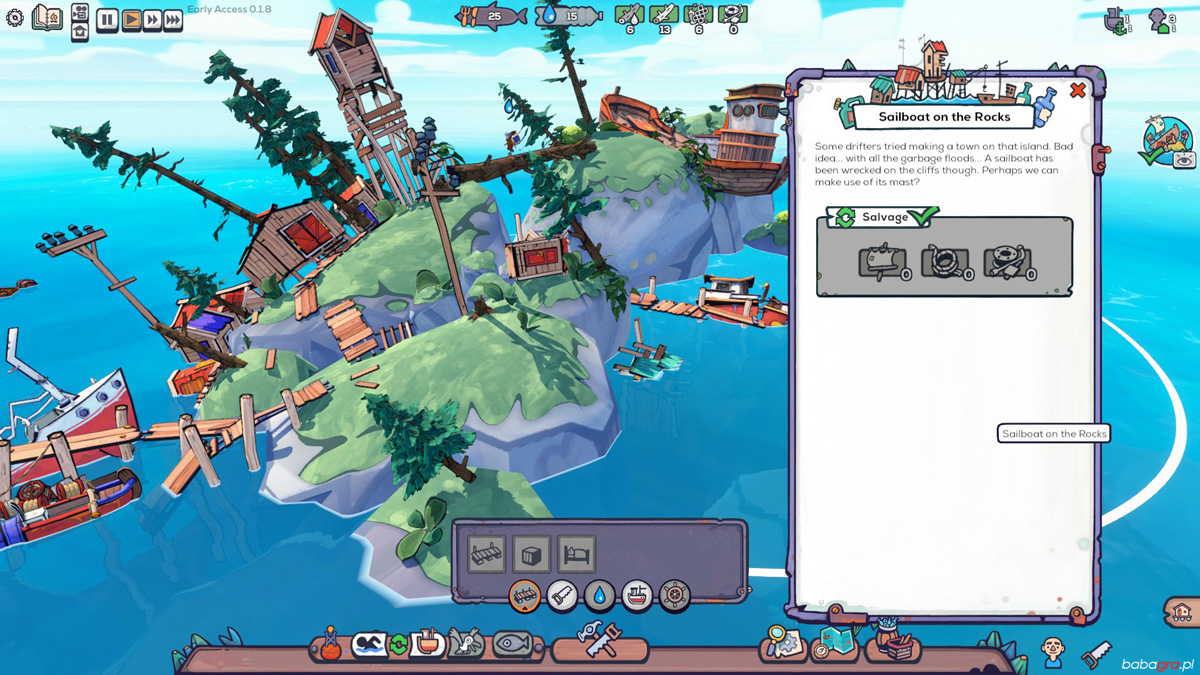Close the Sailboat on the Rocks panel
Viewport: 1200px width, 675px height.
(1078, 91)
